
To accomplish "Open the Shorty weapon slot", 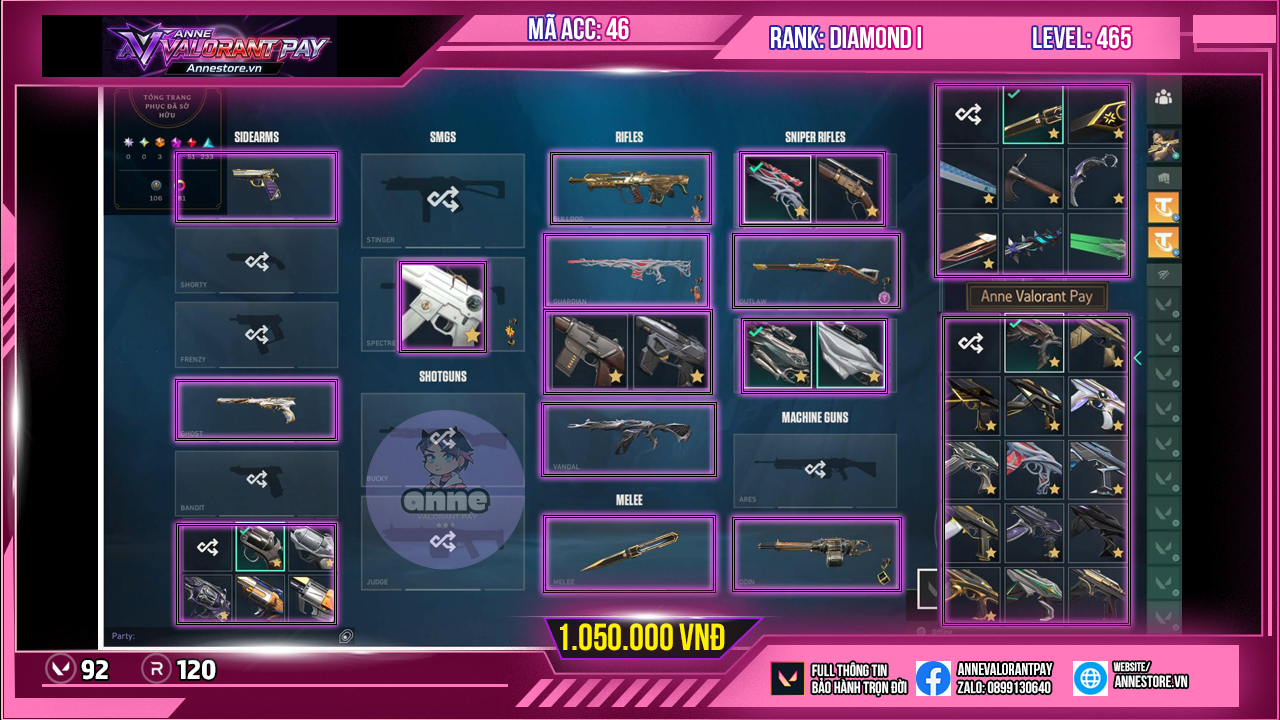I will pyautogui.click(x=256, y=261).
